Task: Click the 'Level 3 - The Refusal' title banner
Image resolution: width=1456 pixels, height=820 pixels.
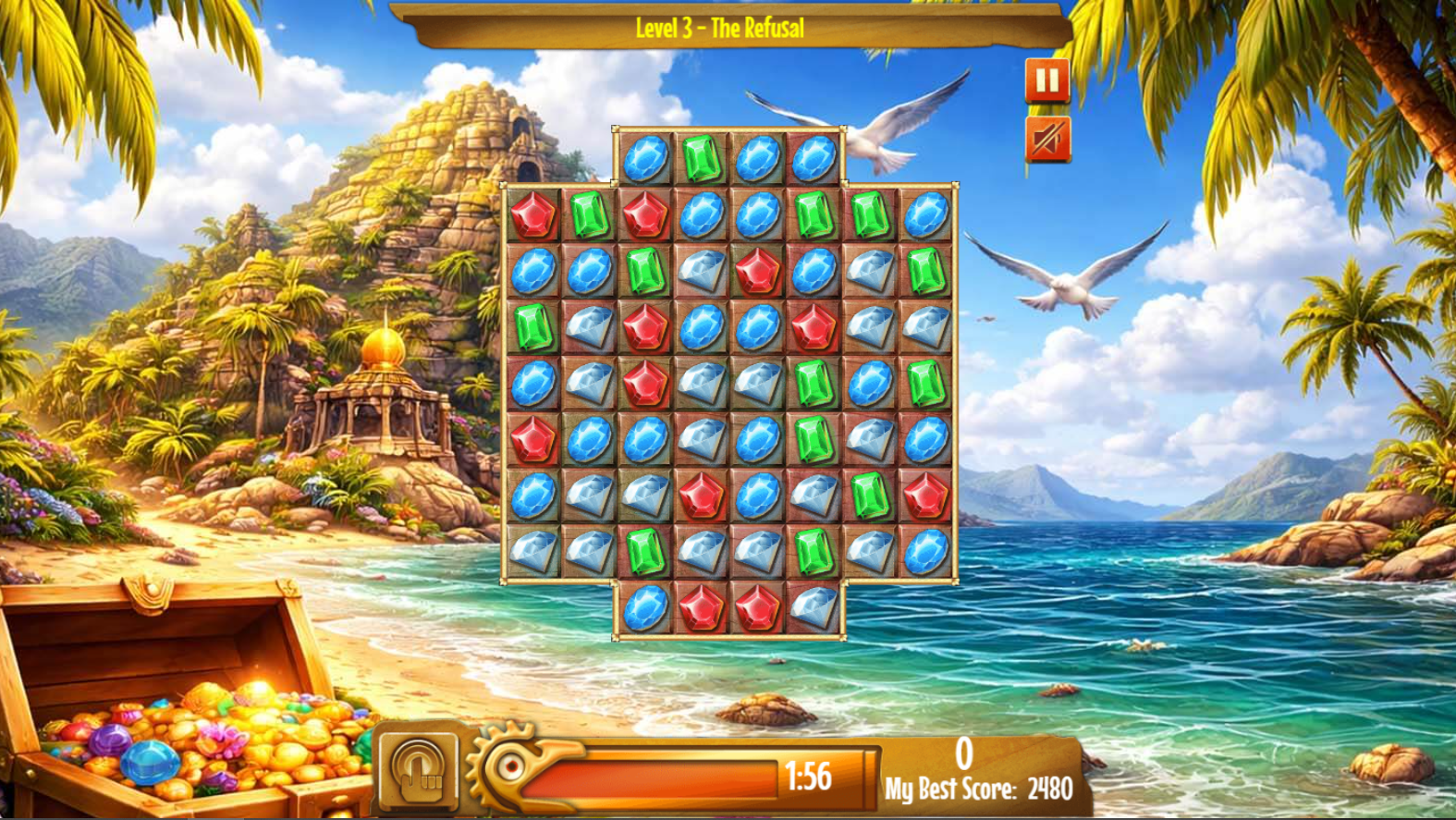Action: pos(719,28)
